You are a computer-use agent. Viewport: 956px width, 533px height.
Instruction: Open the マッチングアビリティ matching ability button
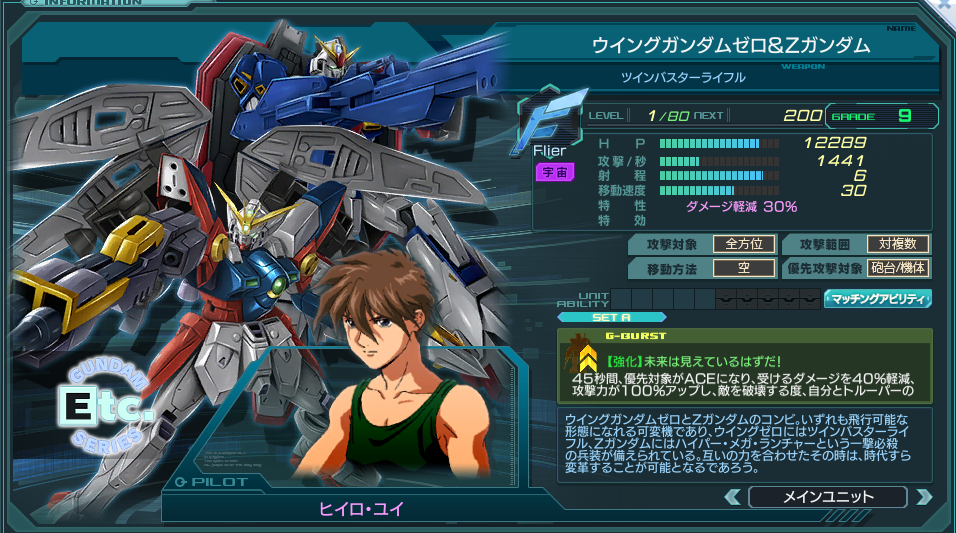(x=877, y=298)
